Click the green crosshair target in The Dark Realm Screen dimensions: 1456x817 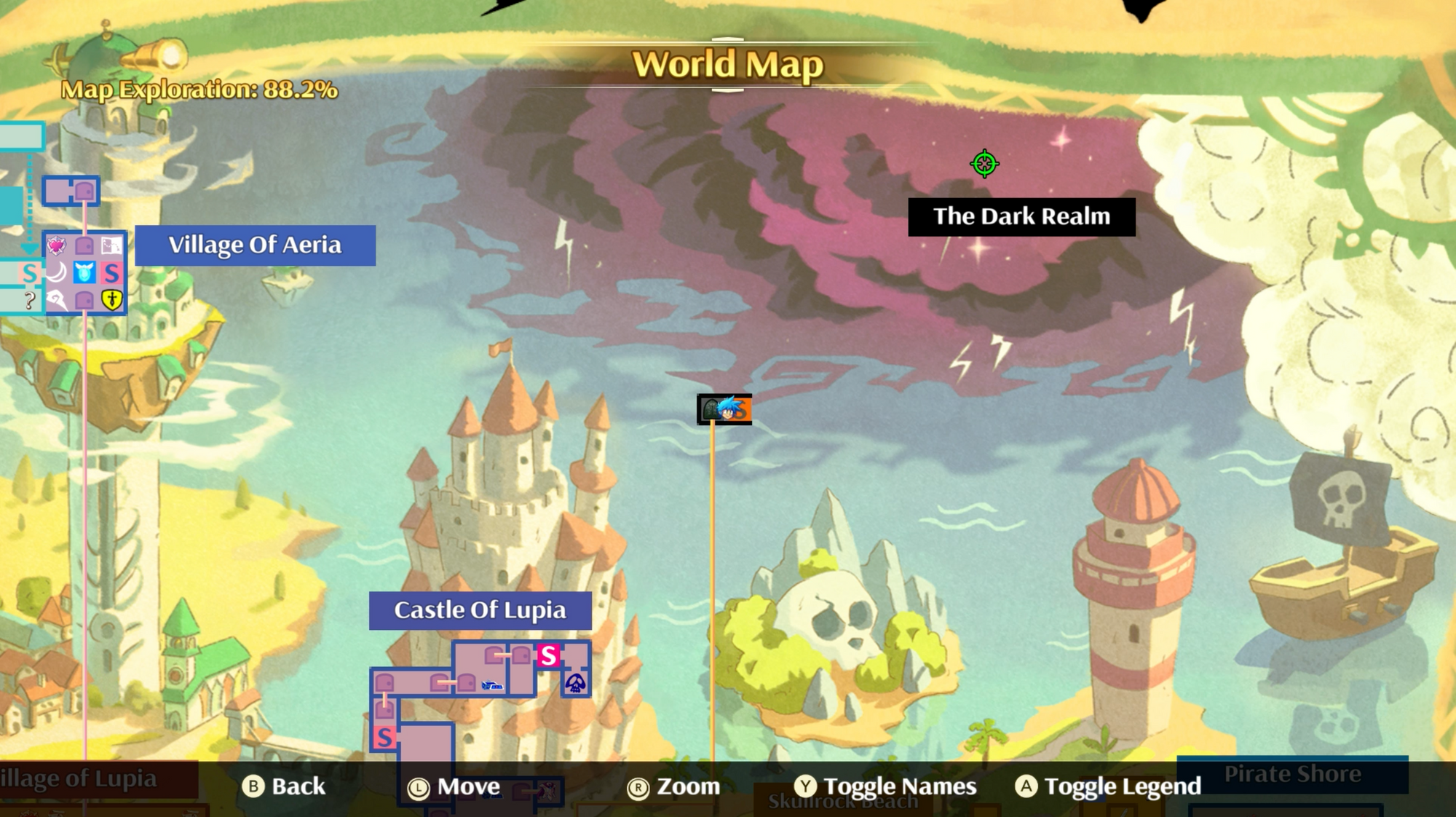(985, 162)
